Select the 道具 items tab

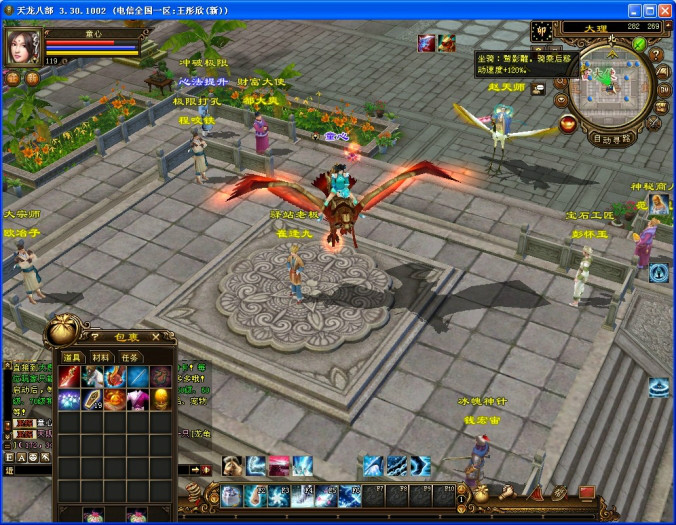tap(72, 357)
